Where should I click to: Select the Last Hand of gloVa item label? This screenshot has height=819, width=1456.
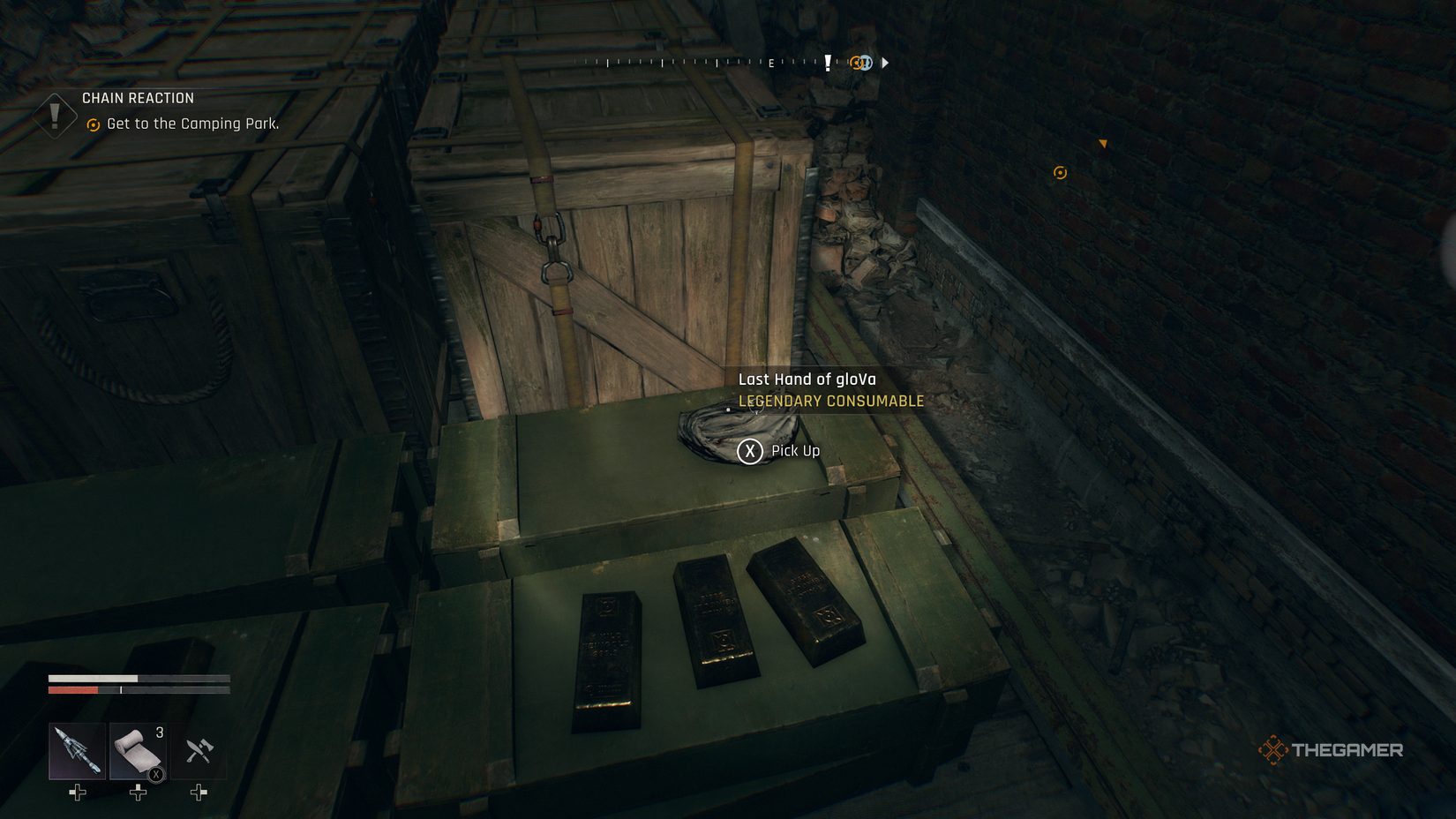tap(806, 379)
